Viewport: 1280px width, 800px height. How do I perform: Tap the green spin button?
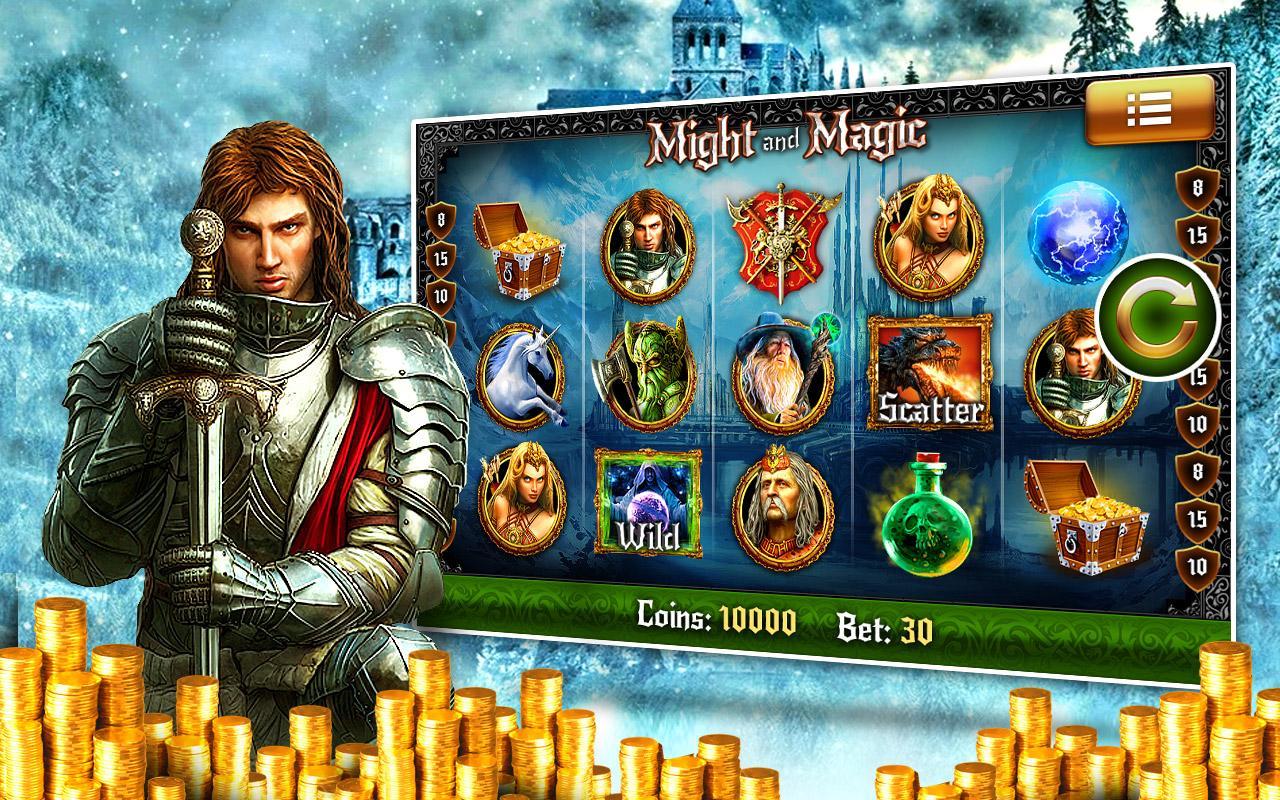tap(1156, 311)
